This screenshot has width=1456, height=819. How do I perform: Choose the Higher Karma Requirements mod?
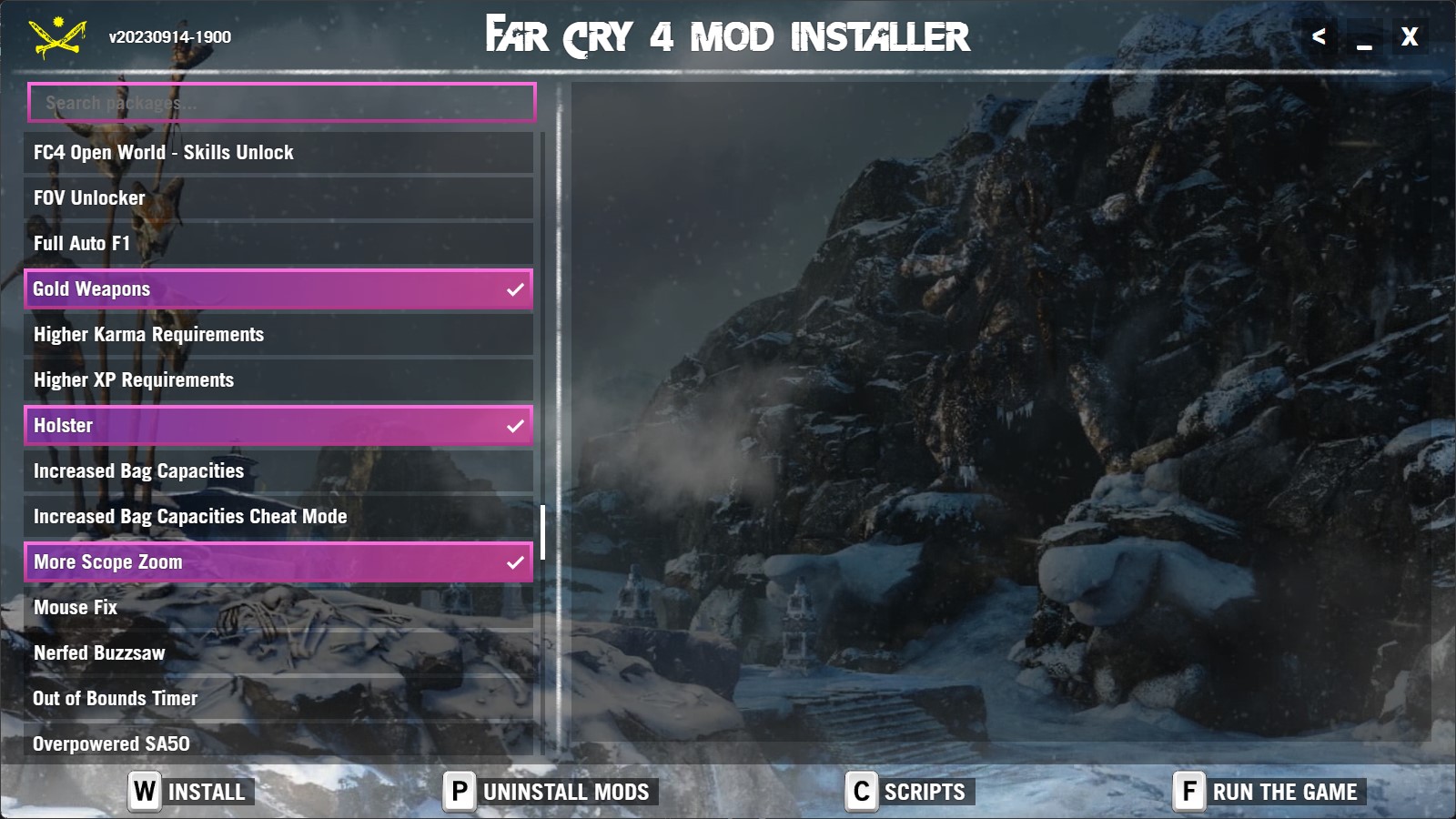[278, 335]
